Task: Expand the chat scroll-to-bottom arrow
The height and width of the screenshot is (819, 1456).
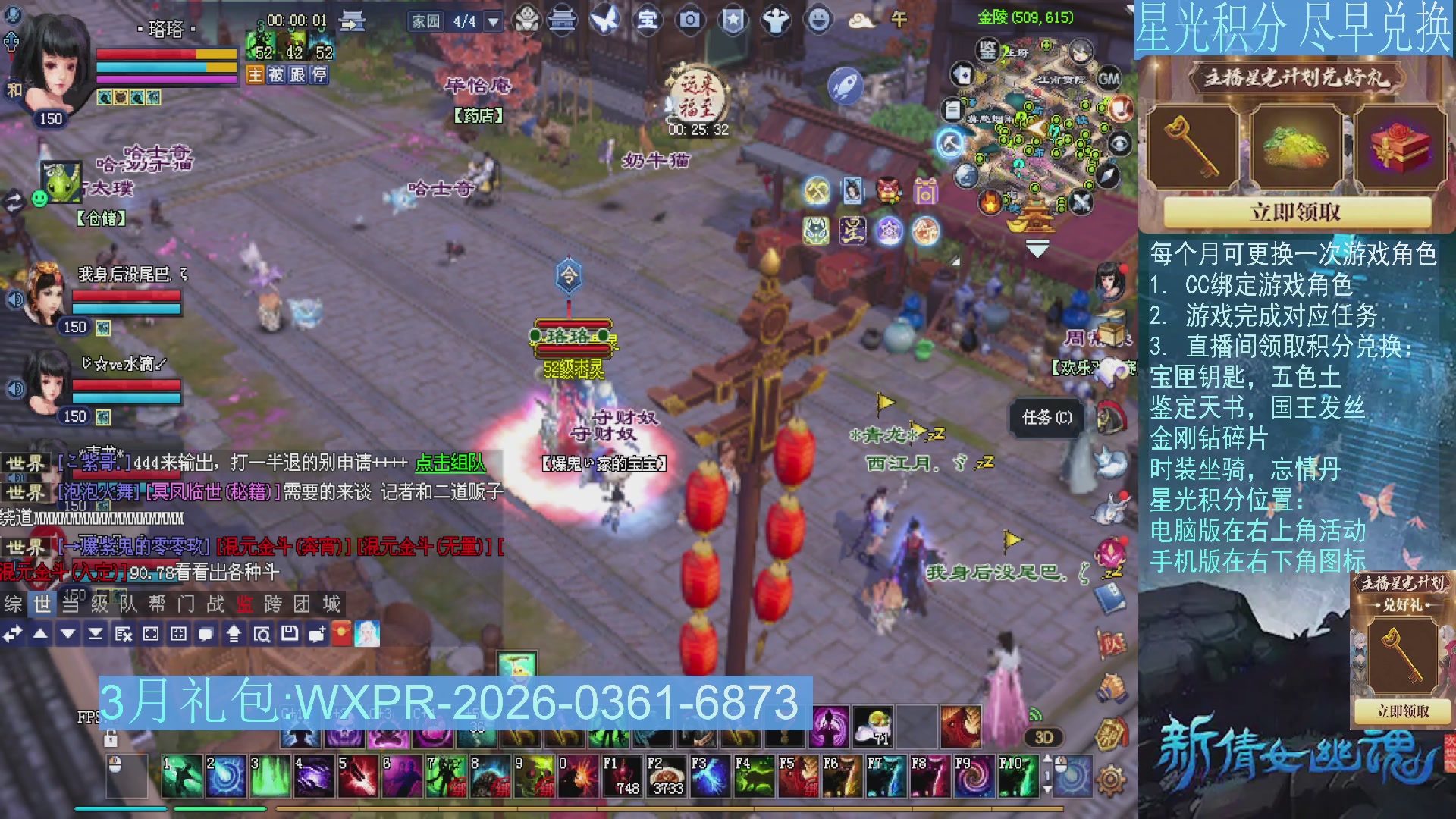Action: click(96, 634)
